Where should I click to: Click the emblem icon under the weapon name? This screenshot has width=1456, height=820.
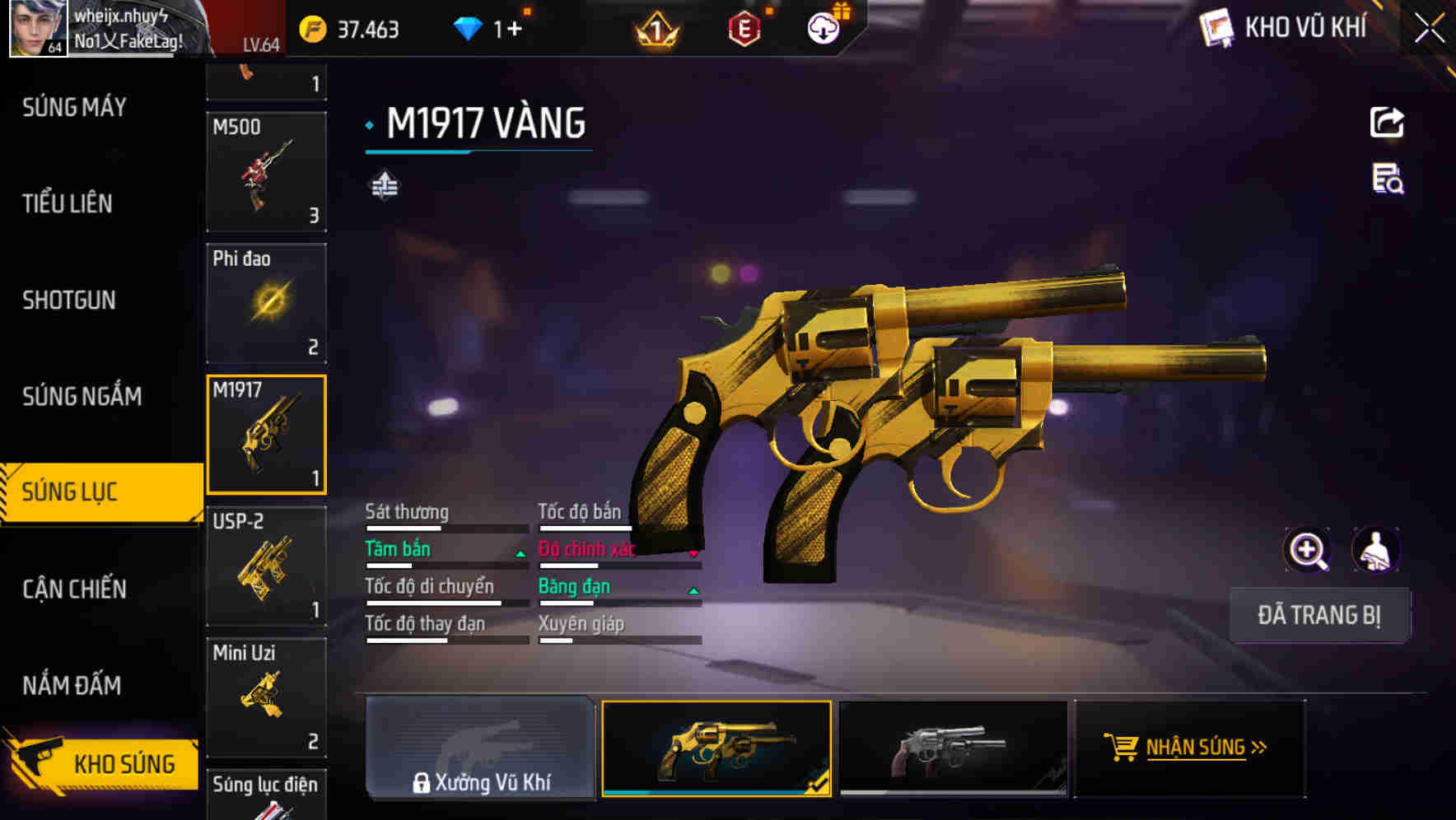click(385, 184)
